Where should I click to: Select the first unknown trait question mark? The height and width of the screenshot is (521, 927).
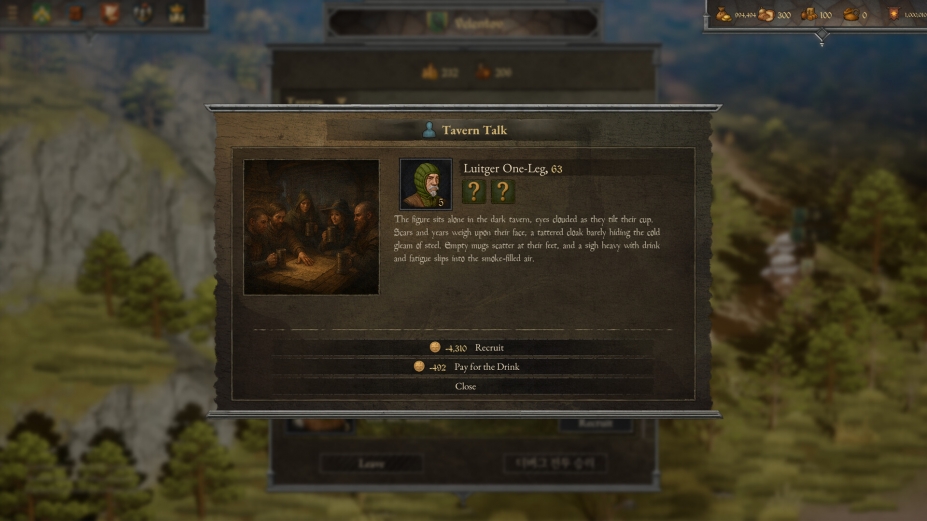[474, 192]
